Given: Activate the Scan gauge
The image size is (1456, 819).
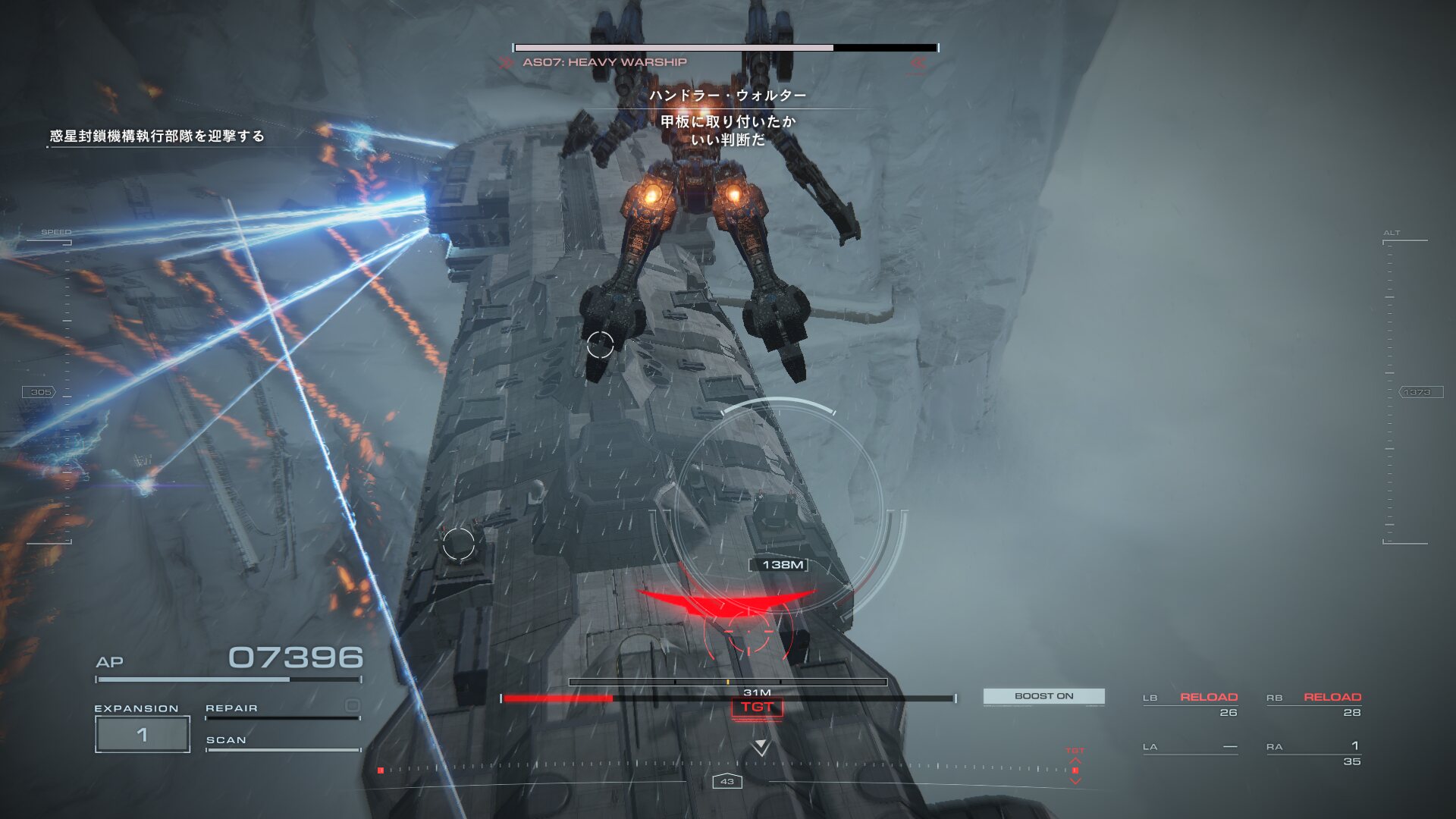Looking at the screenshot, I should 282,743.
